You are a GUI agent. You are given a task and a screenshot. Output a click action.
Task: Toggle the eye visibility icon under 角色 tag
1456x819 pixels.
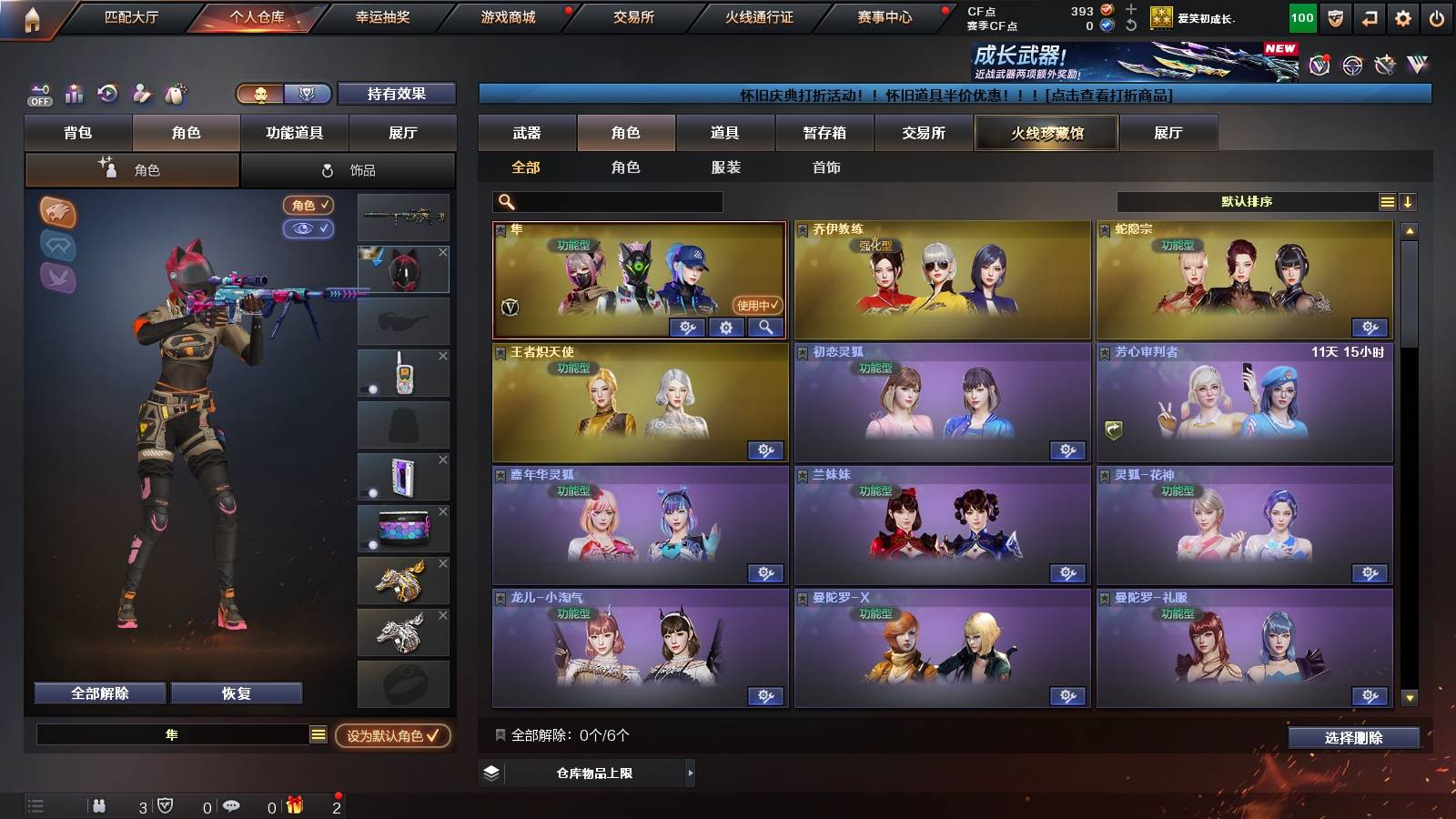click(x=310, y=229)
